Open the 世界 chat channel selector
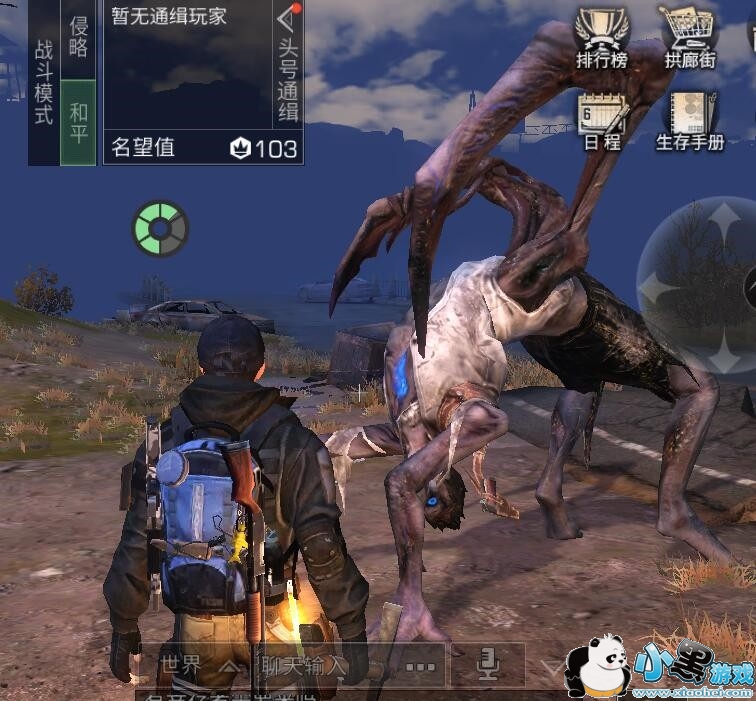Screen dimensions: 756x701 pyautogui.click(x=197, y=664)
